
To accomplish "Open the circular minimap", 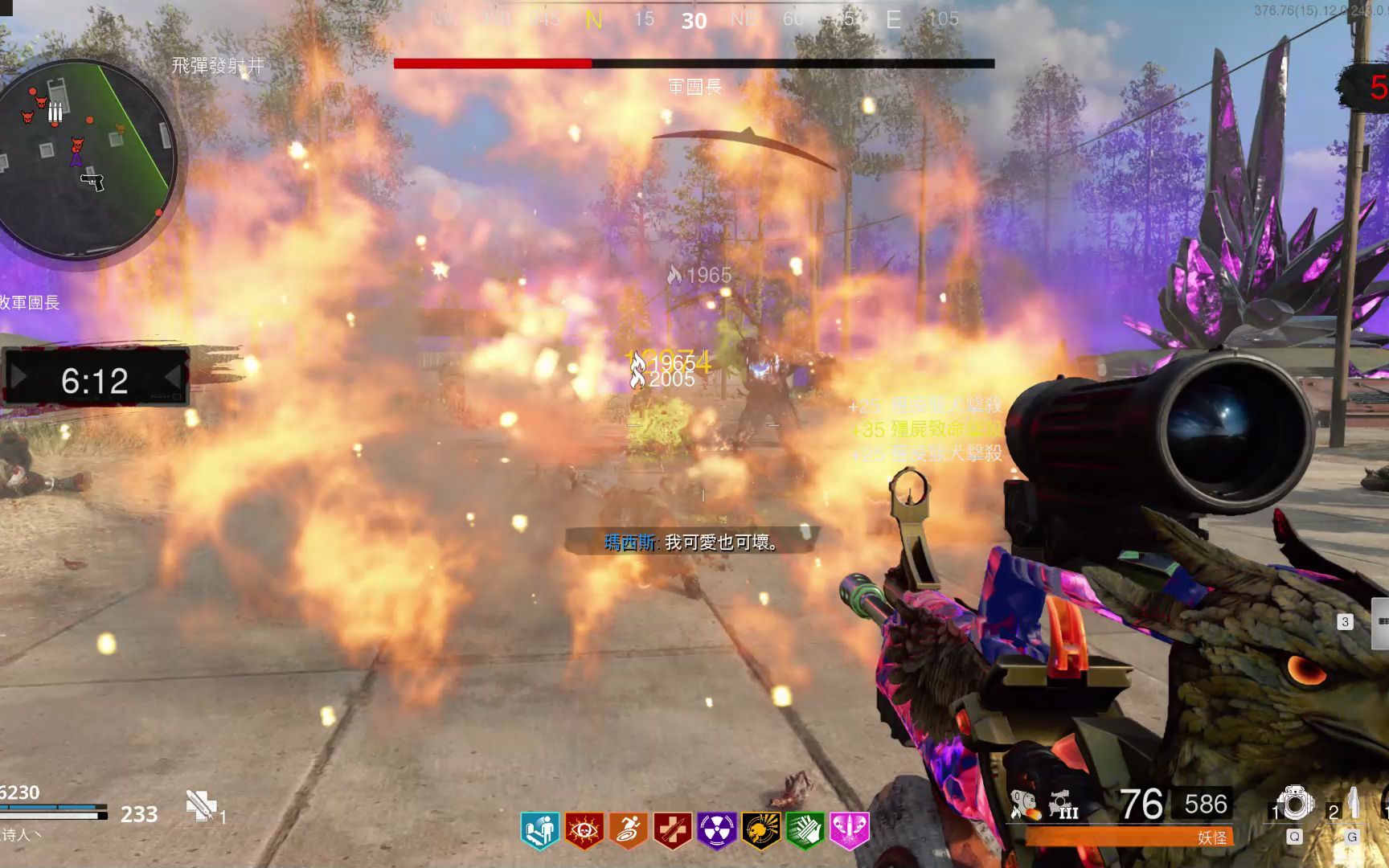I will click(87, 158).
